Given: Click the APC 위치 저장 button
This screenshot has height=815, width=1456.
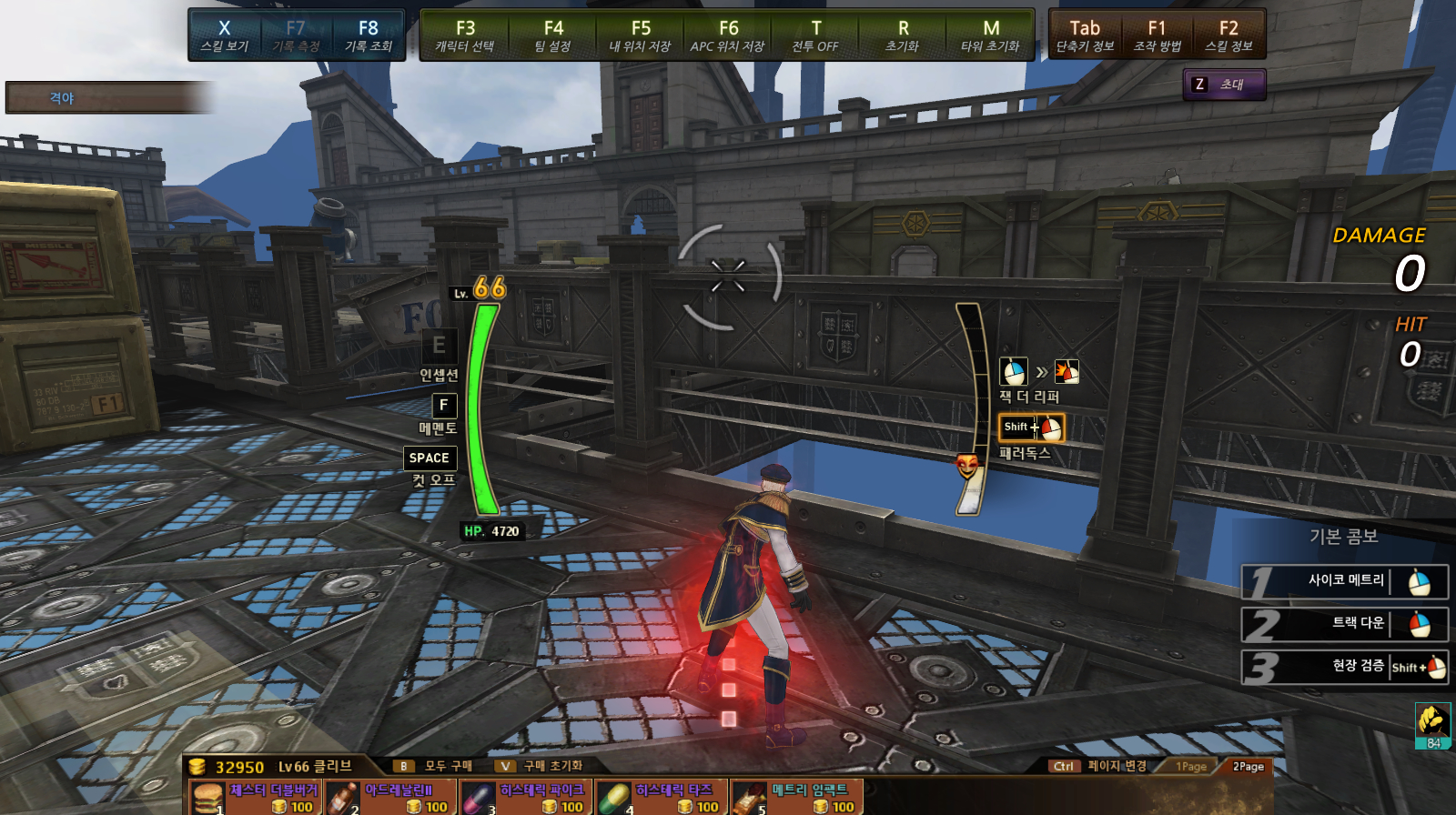Looking at the screenshot, I should 728,35.
